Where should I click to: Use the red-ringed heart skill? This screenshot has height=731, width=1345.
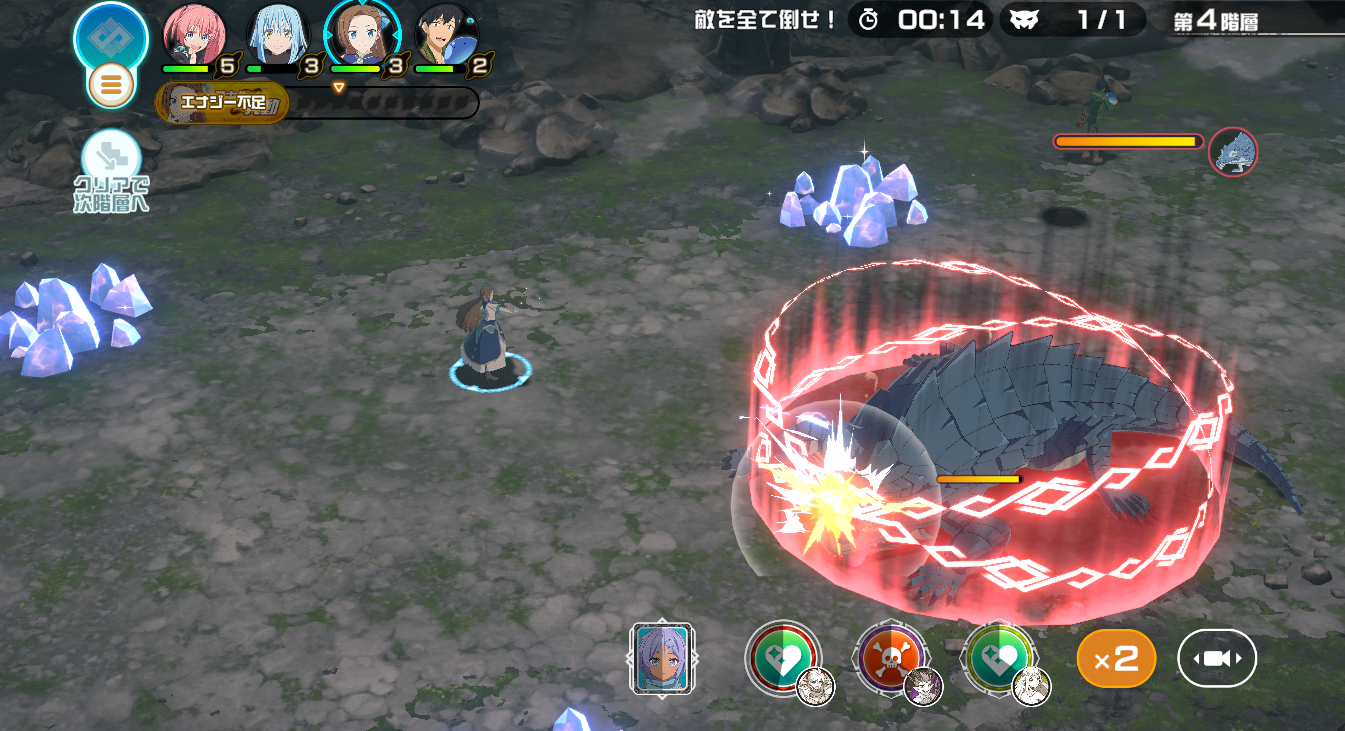(782, 657)
